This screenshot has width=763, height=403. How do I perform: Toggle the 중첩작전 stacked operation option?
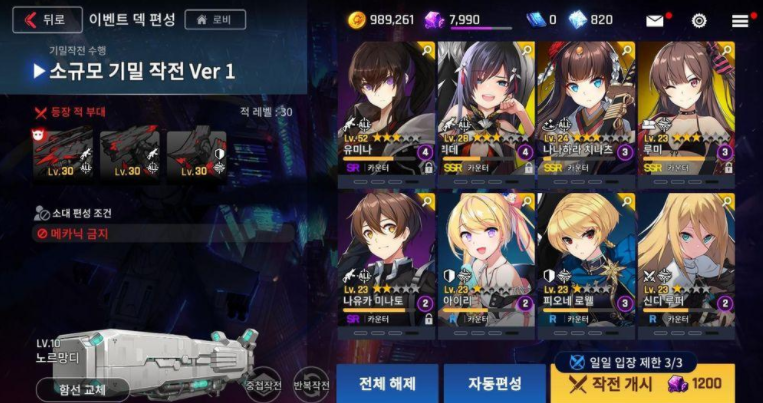(263, 384)
